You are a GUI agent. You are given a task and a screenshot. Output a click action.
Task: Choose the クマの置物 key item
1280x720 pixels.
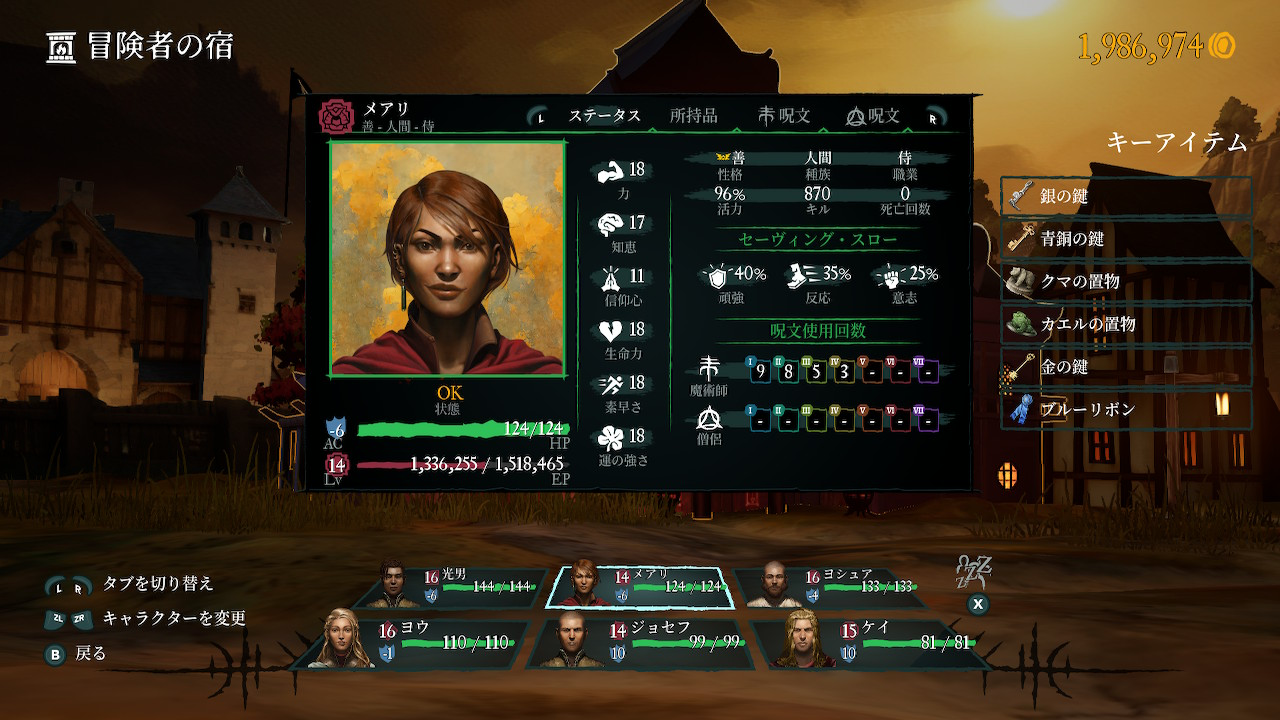pyautogui.click(x=1126, y=282)
